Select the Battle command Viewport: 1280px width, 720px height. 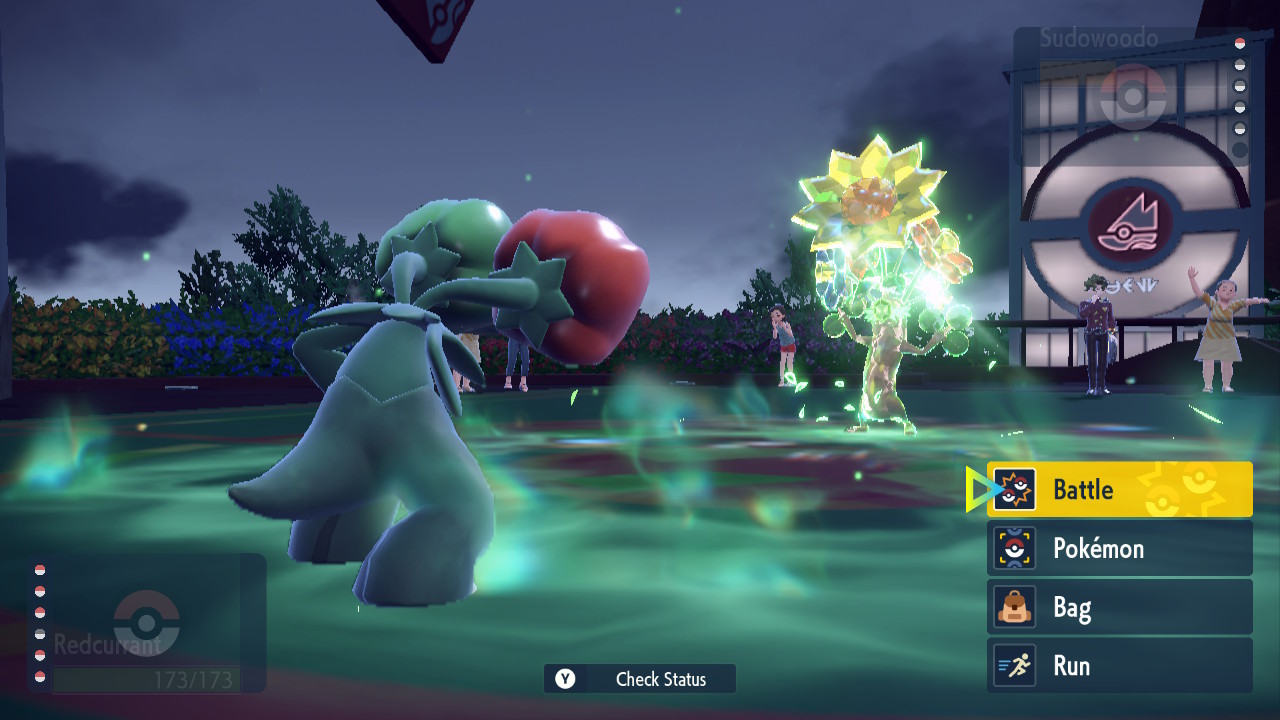tap(1119, 490)
